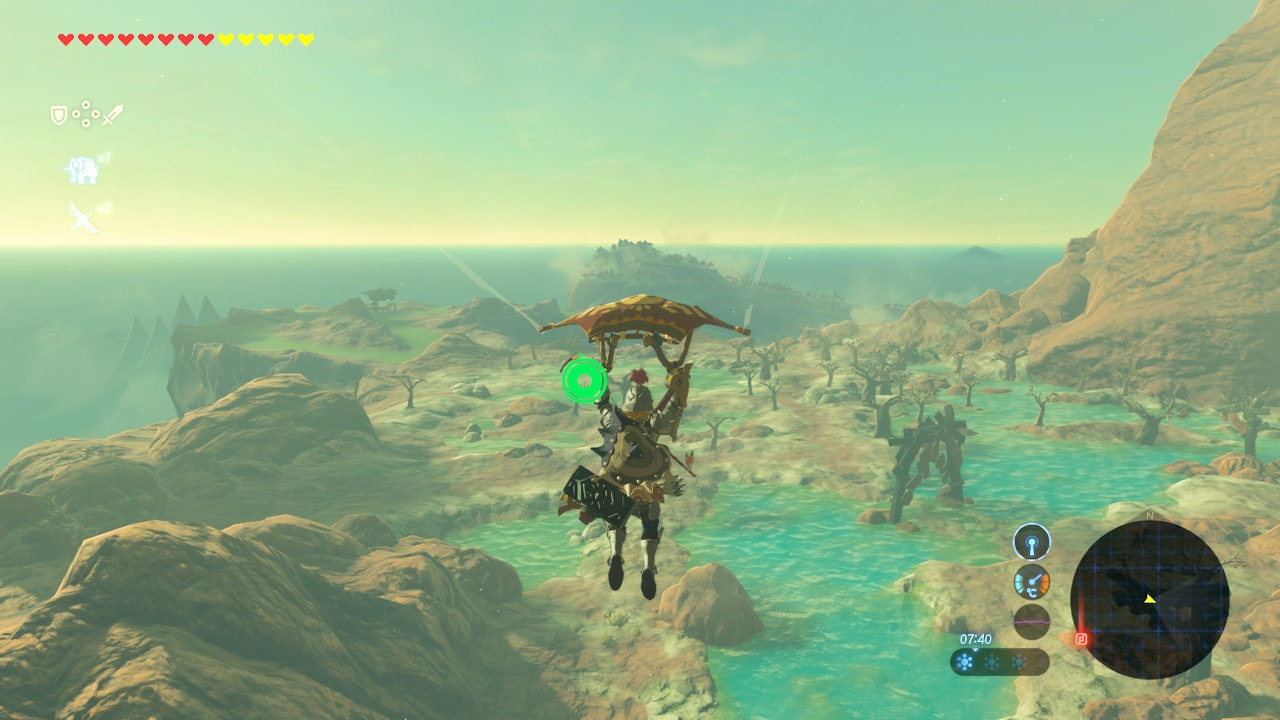
Task: Select the shield quick-equip icon
Action: pyautogui.click(x=59, y=115)
